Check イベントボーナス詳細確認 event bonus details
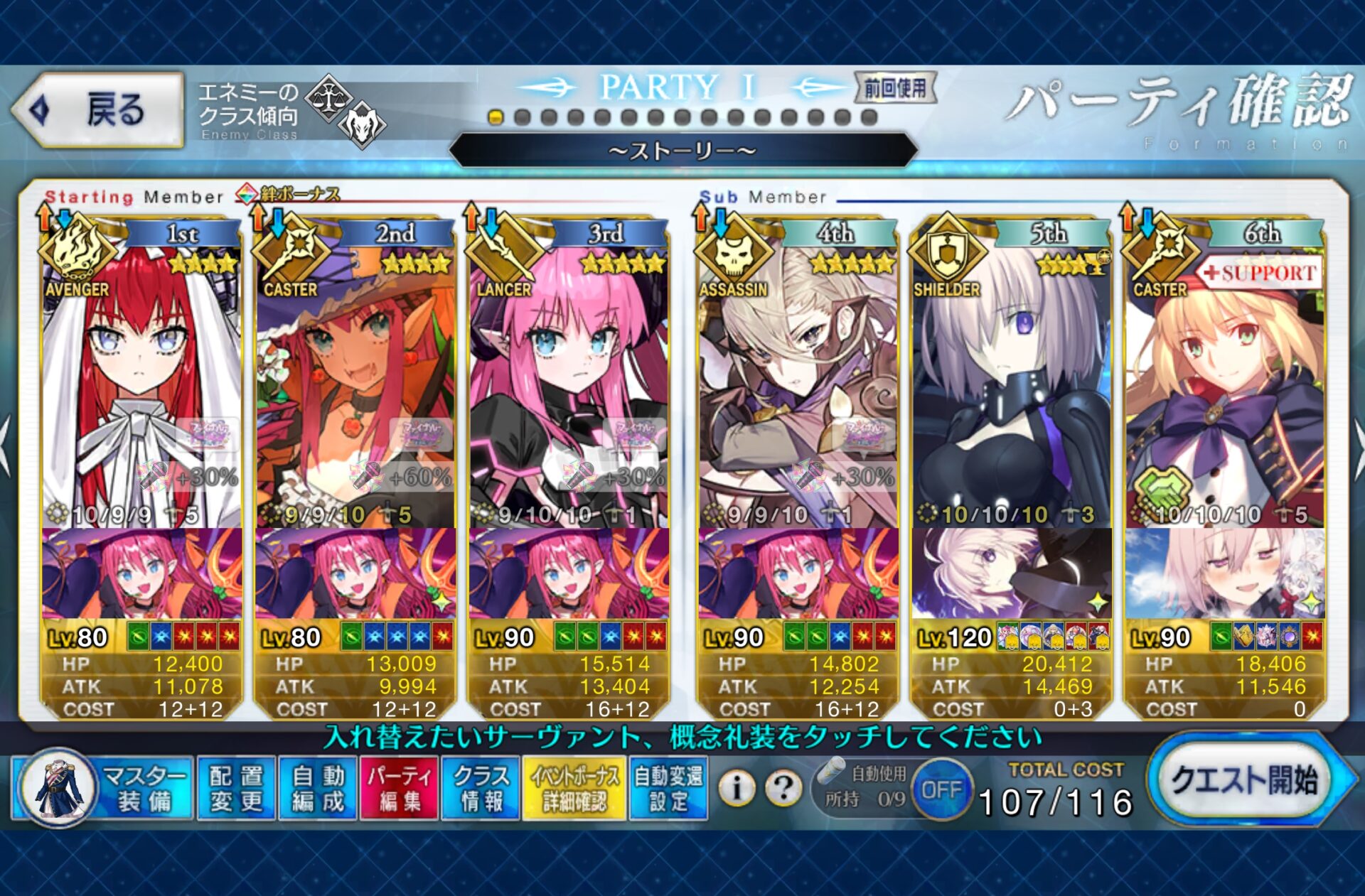This screenshot has height=896, width=1365. [574, 788]
